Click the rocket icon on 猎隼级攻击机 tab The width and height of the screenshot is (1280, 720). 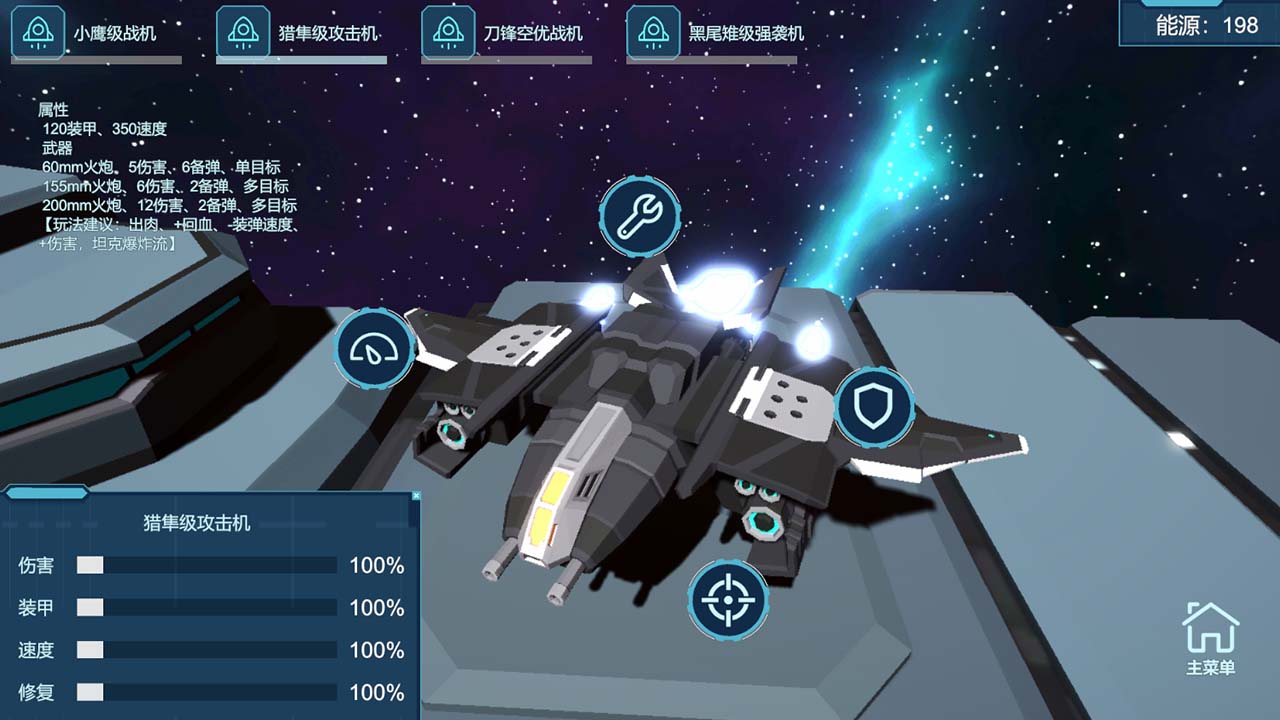[x=243, y=30]
